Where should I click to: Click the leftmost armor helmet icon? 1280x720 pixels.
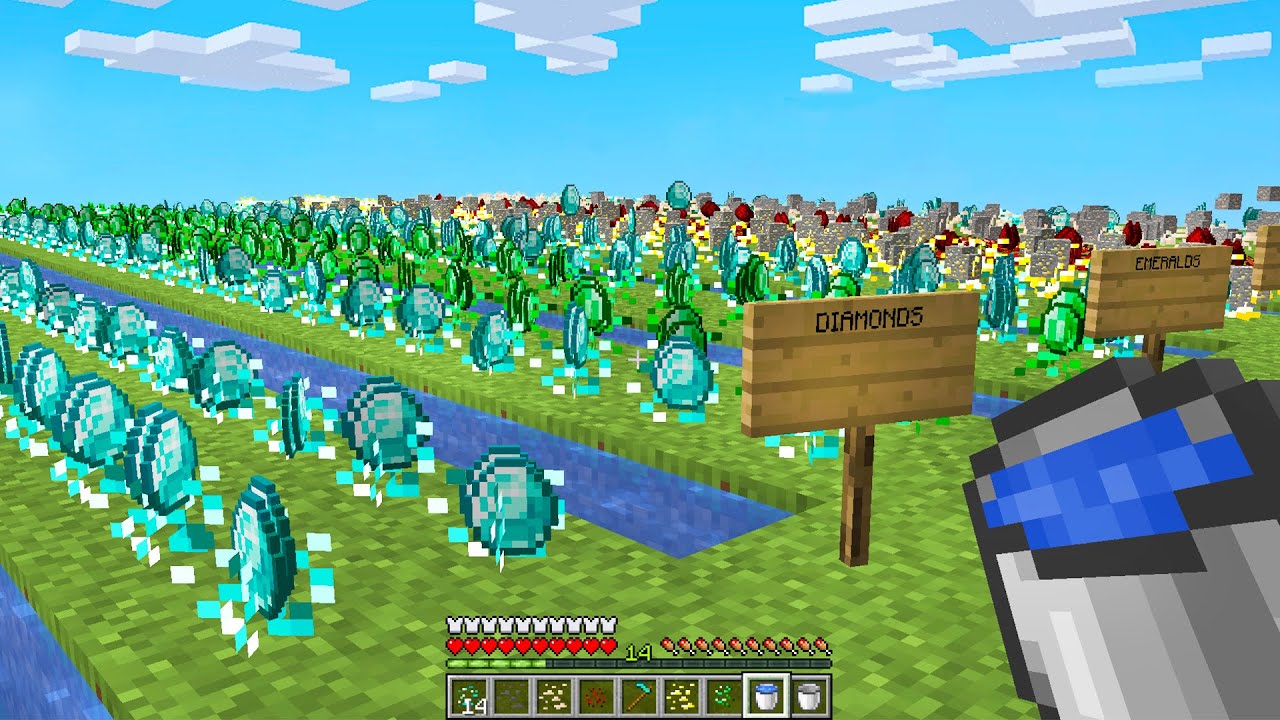pos(454,624)
